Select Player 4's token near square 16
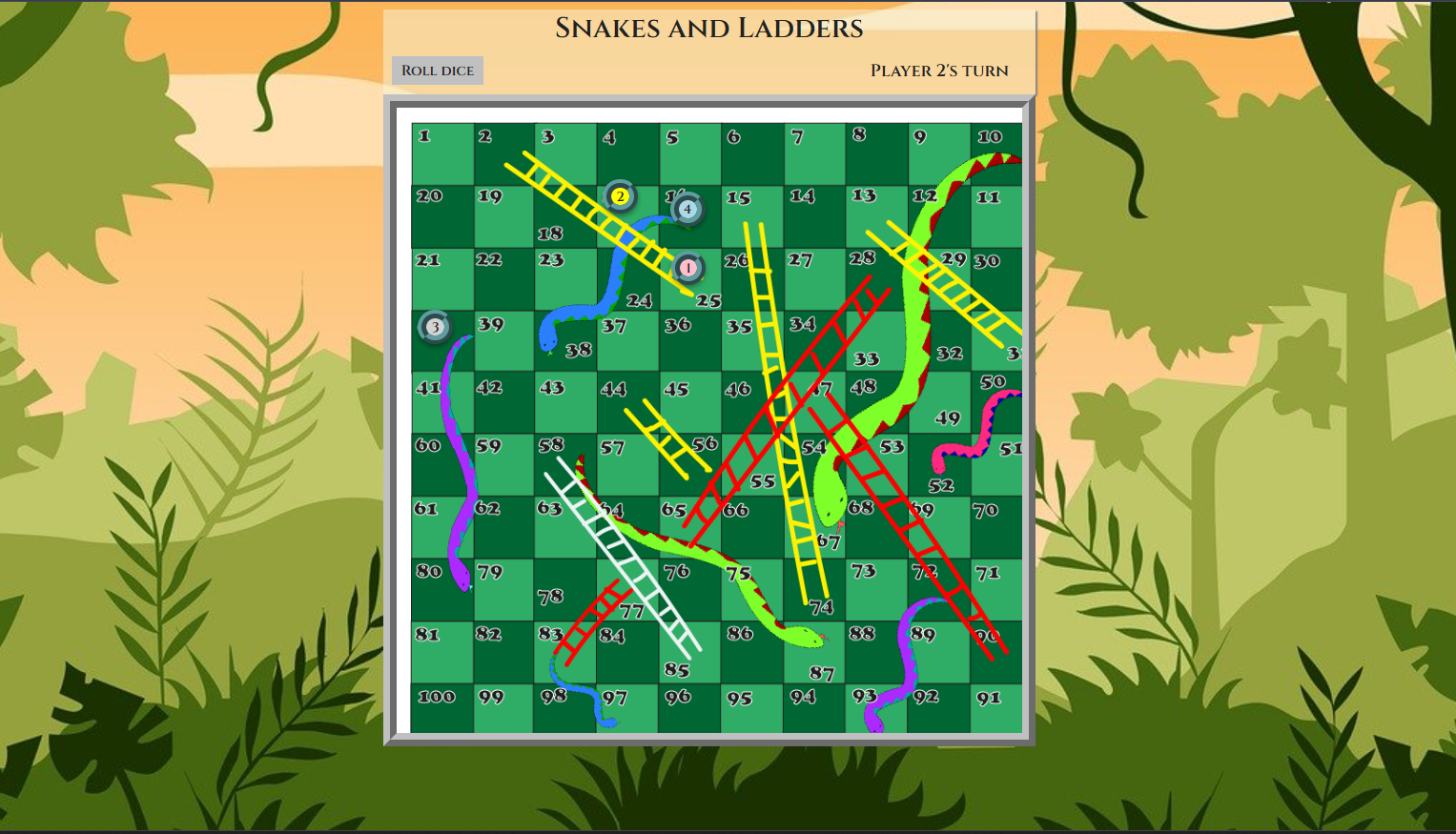This screenshot has height=834, width=1456. click(x=686, y=208)
